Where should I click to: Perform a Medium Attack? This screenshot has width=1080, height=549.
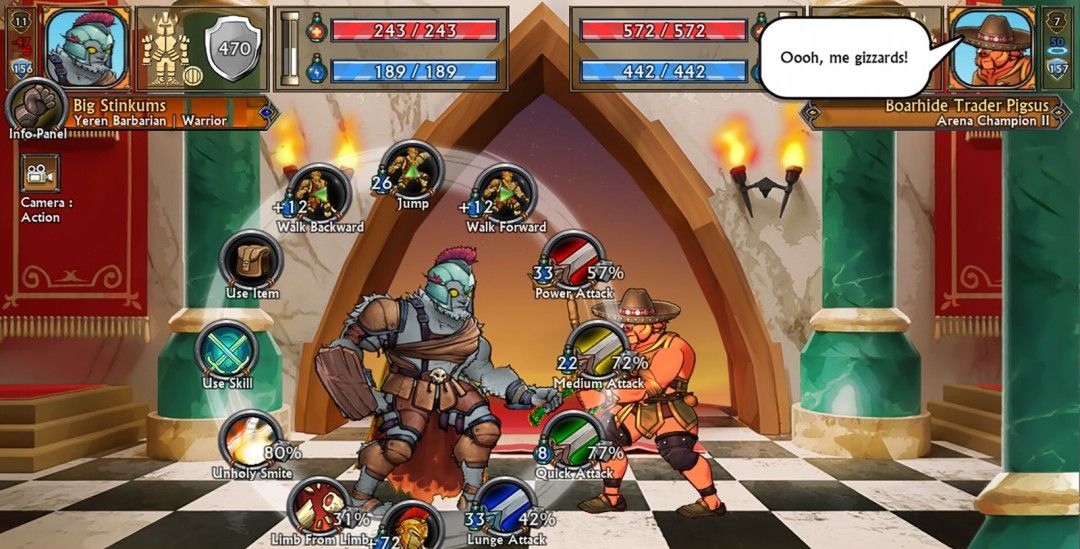[598, 351]
